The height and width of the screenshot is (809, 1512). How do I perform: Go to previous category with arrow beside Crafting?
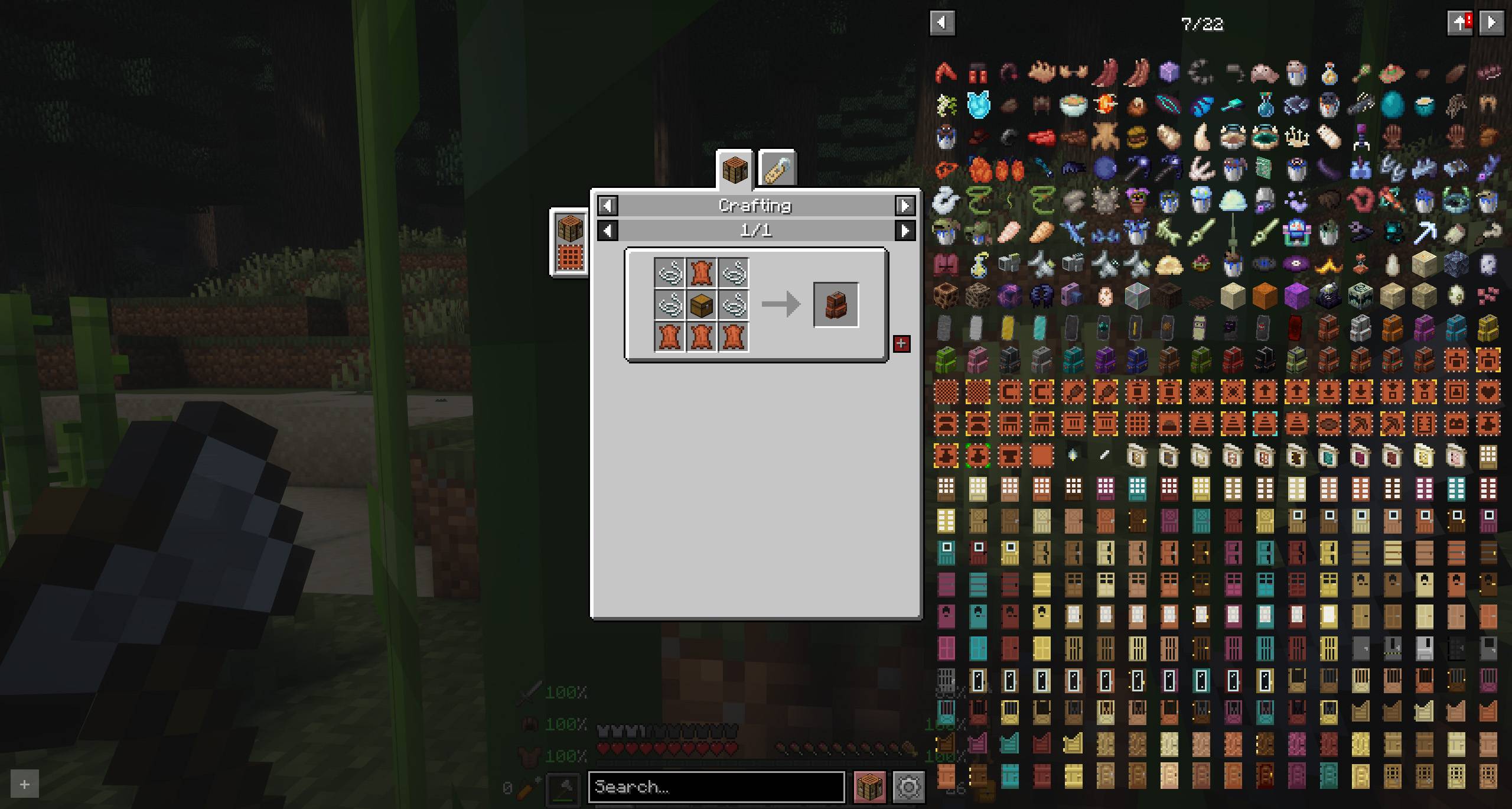pyautogui.click(x=608, y=206)
